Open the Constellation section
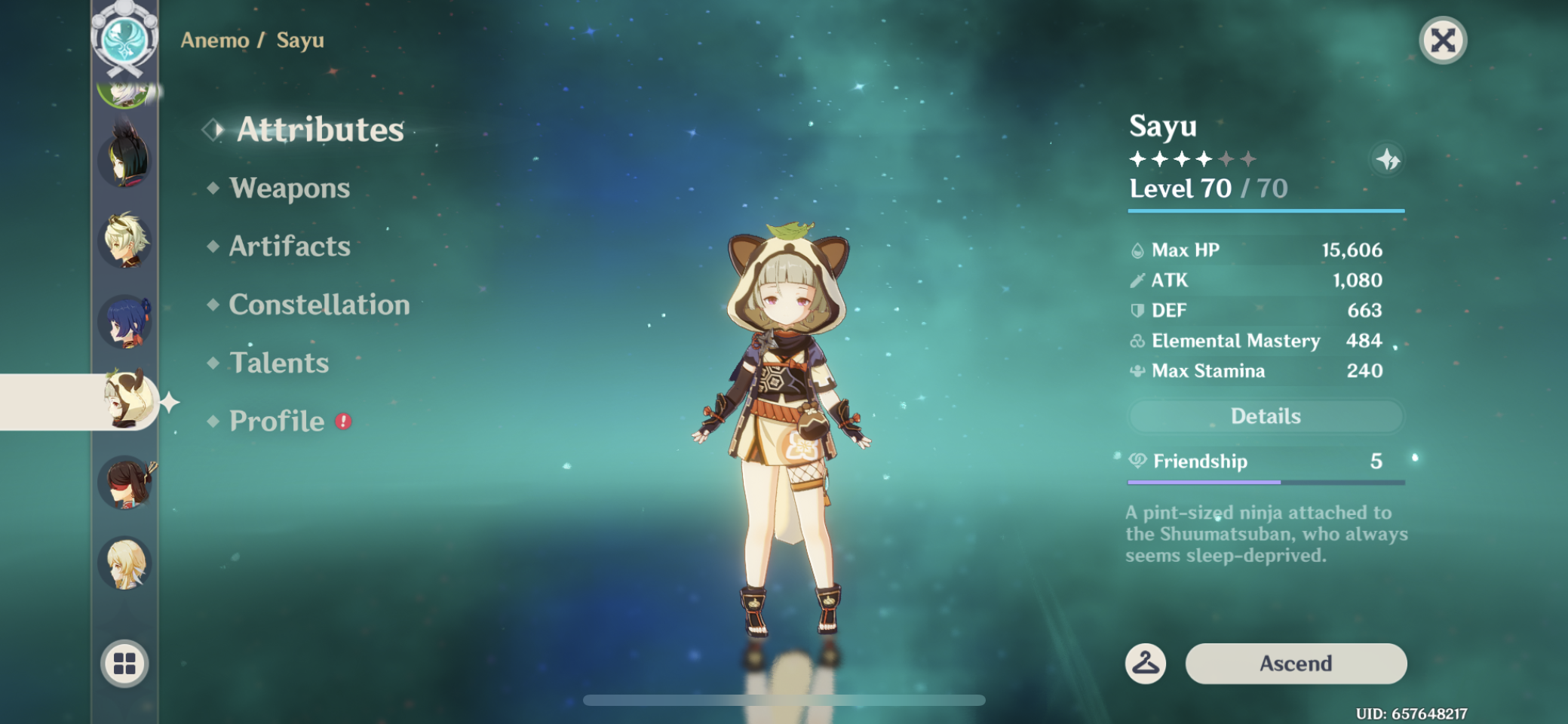This screenshot has height=724, width=1568. [x=318, y=305]
